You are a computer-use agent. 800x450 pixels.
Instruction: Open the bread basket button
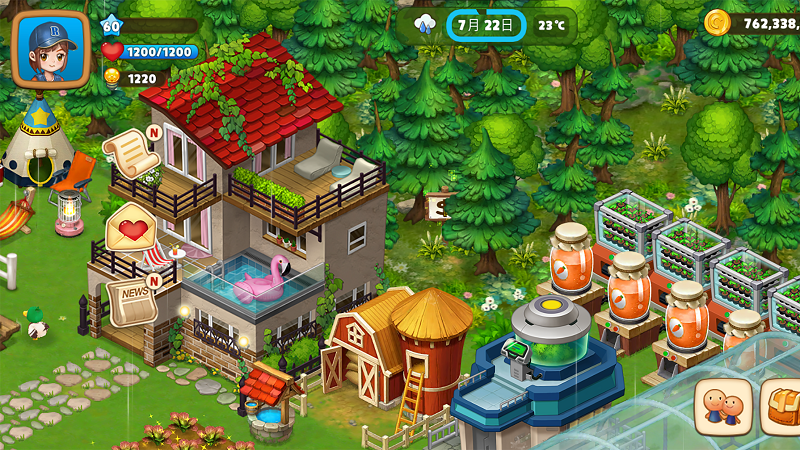[783, 407]
